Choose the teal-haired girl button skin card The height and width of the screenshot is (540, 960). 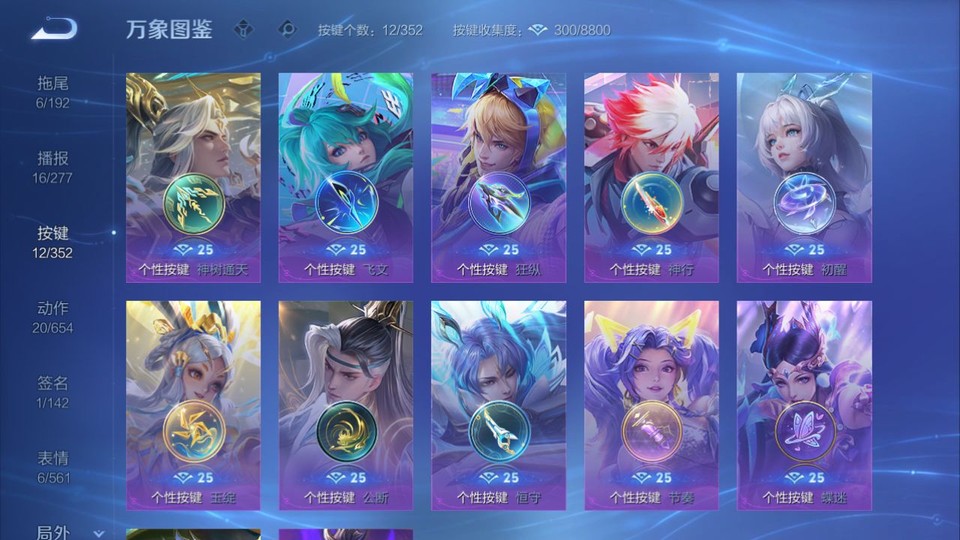click(x=346, y=177)
